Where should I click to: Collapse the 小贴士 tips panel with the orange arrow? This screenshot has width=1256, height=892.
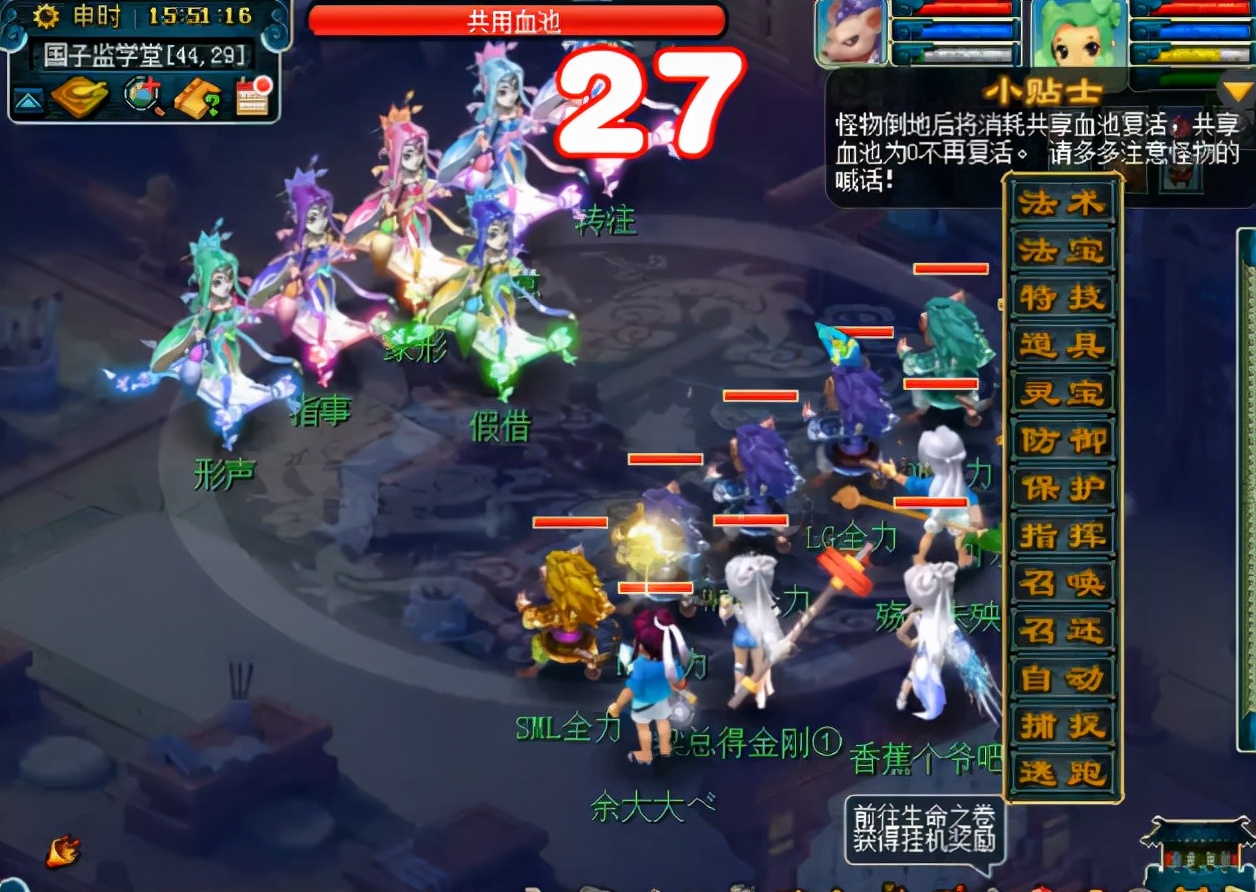[x=1237, y=93]
